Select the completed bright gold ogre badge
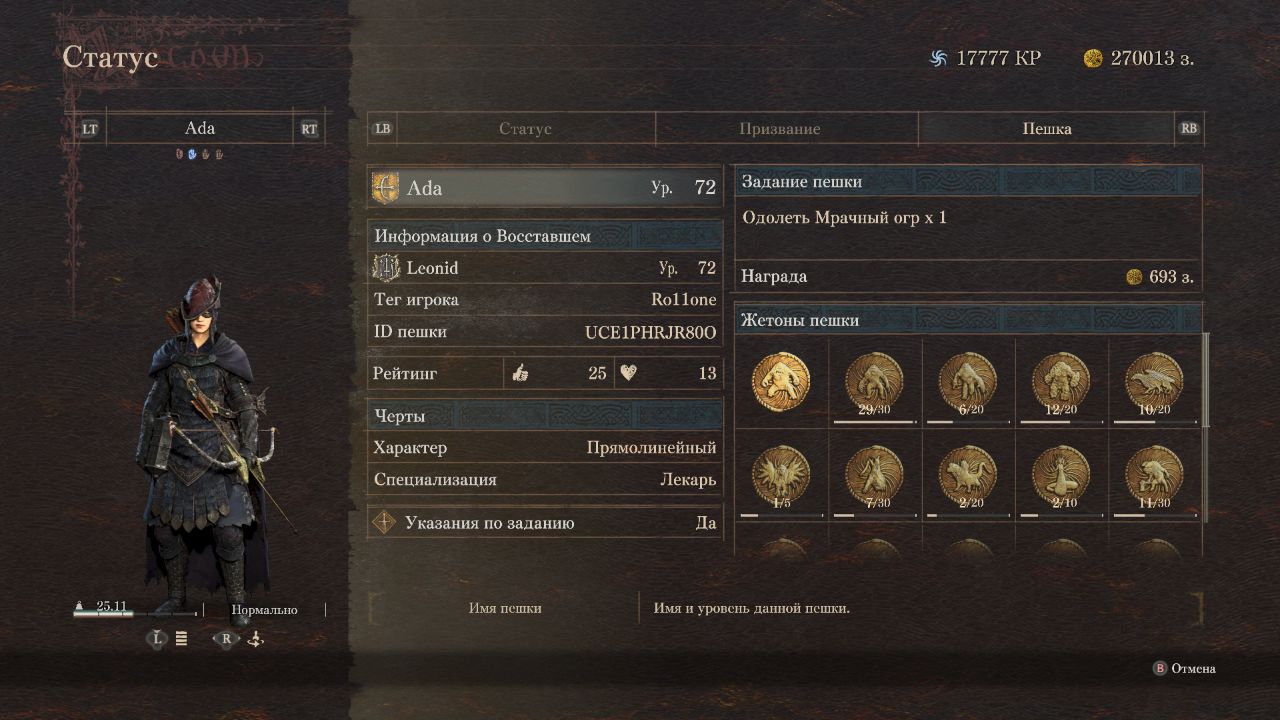Image resolution: width=1280 pixels, height=720 pixels. pyautogui.click(x=781, y=381)
